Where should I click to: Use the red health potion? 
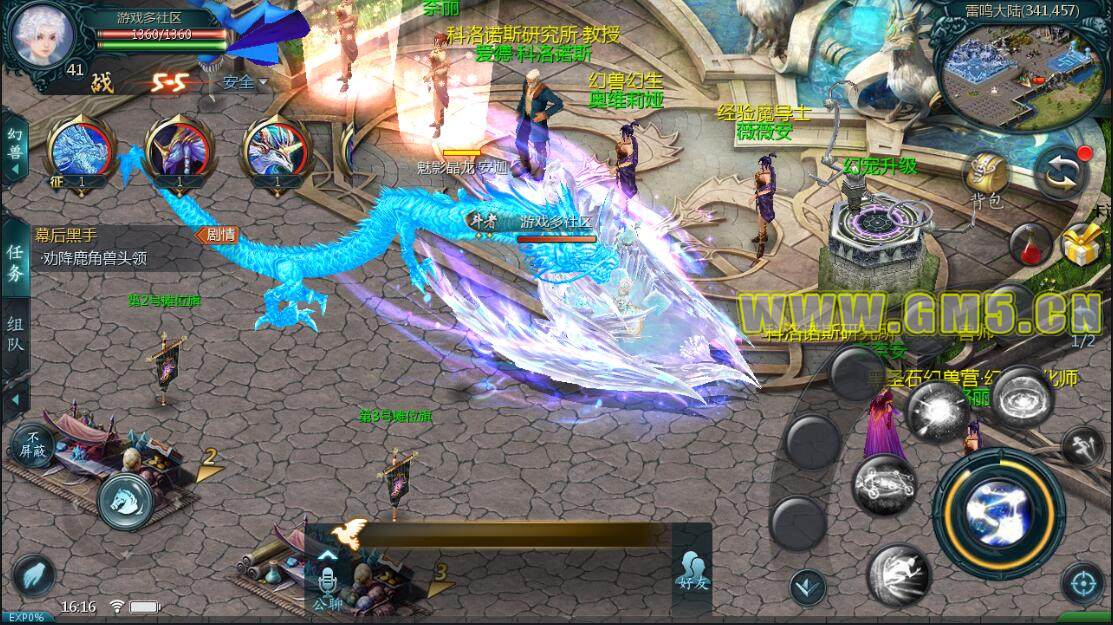1028,243
